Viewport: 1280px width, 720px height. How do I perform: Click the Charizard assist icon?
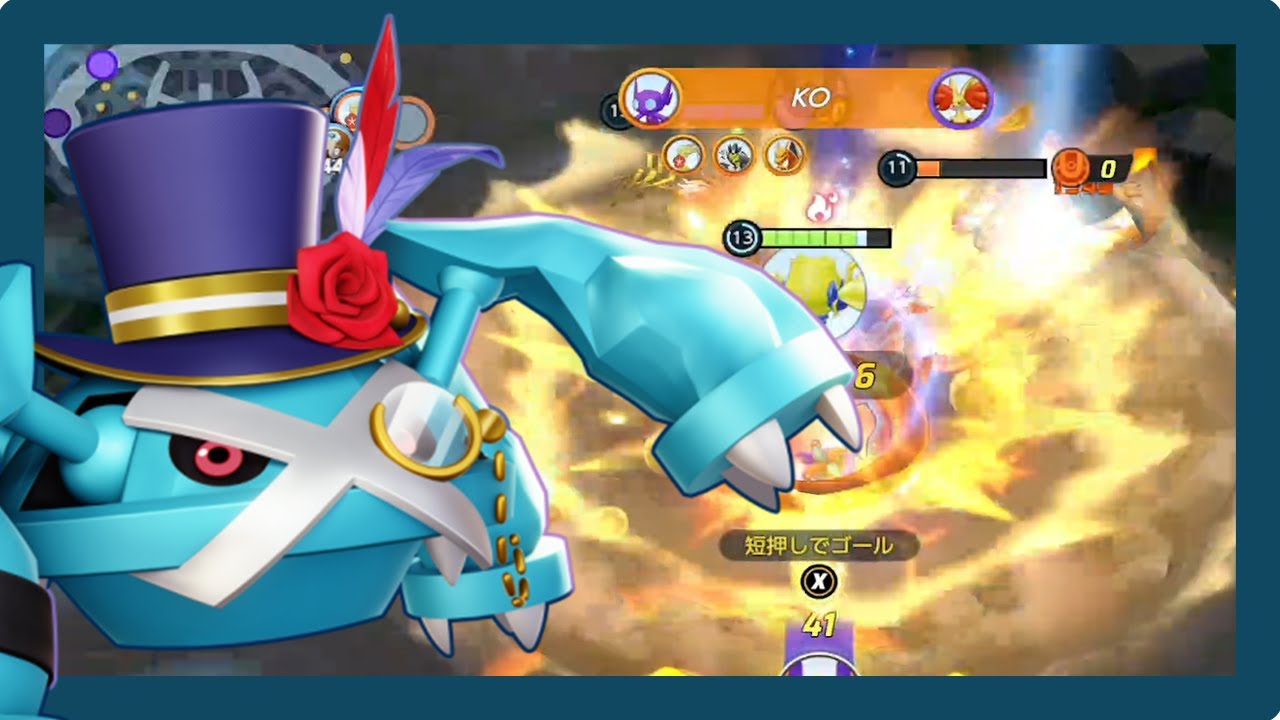click(x=784, y=155)
